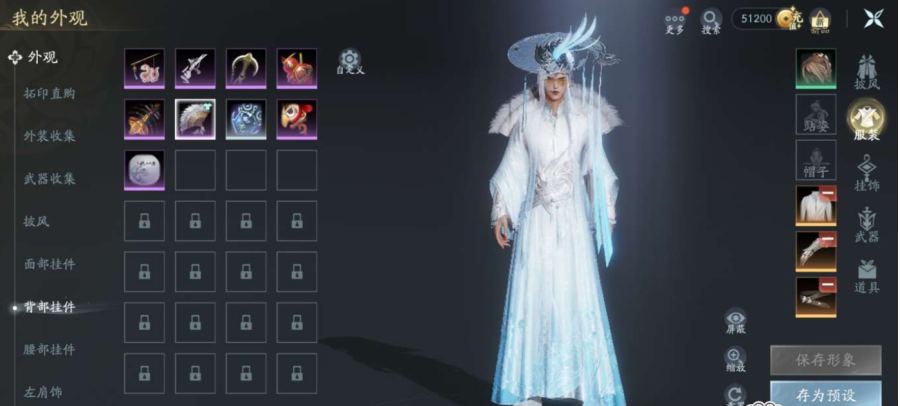Pick the round white moon accessory slot

coord(144,170)
